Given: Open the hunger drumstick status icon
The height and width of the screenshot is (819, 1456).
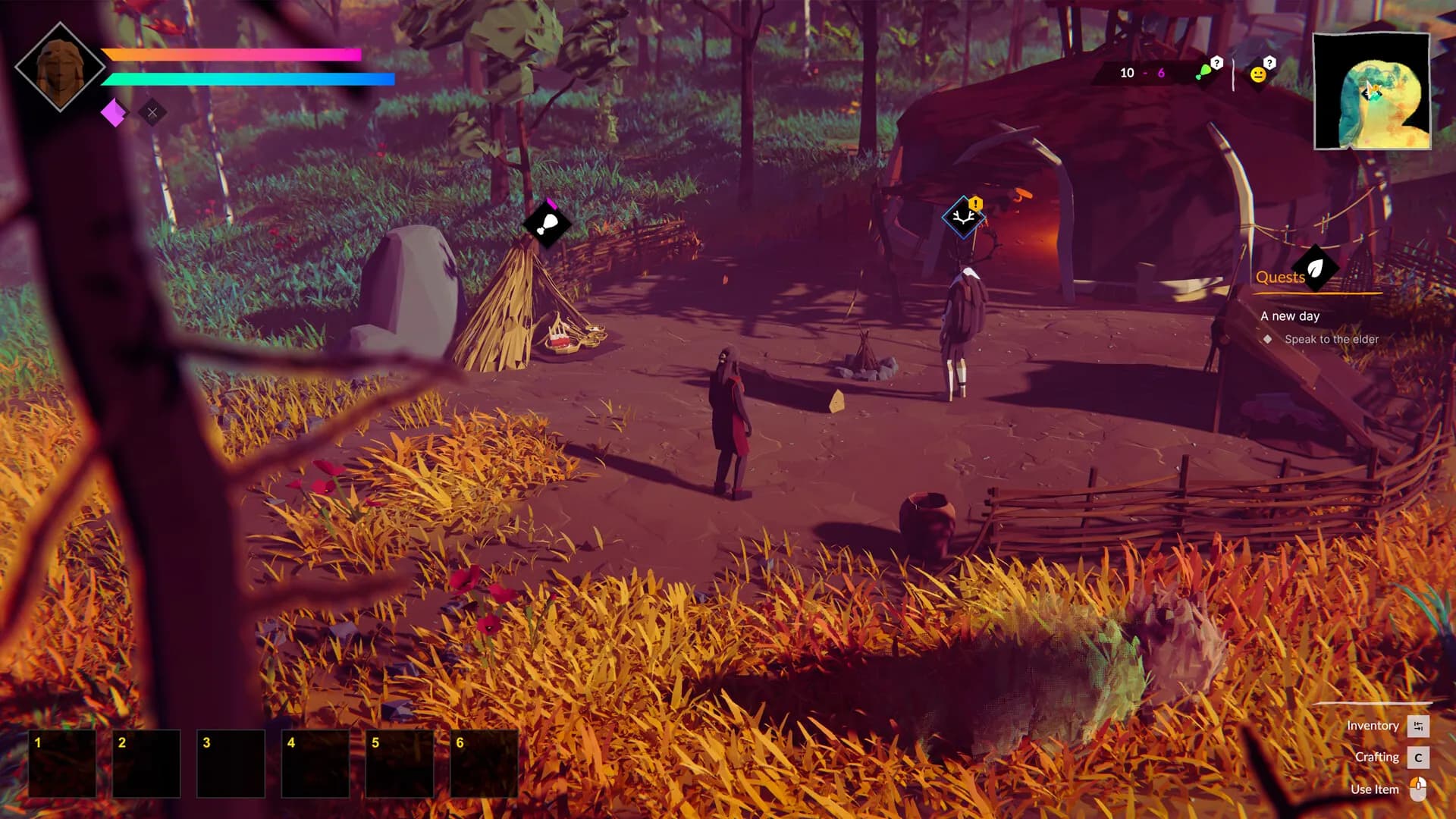Looking at the screenshot, I should [x=1205, y=72].
